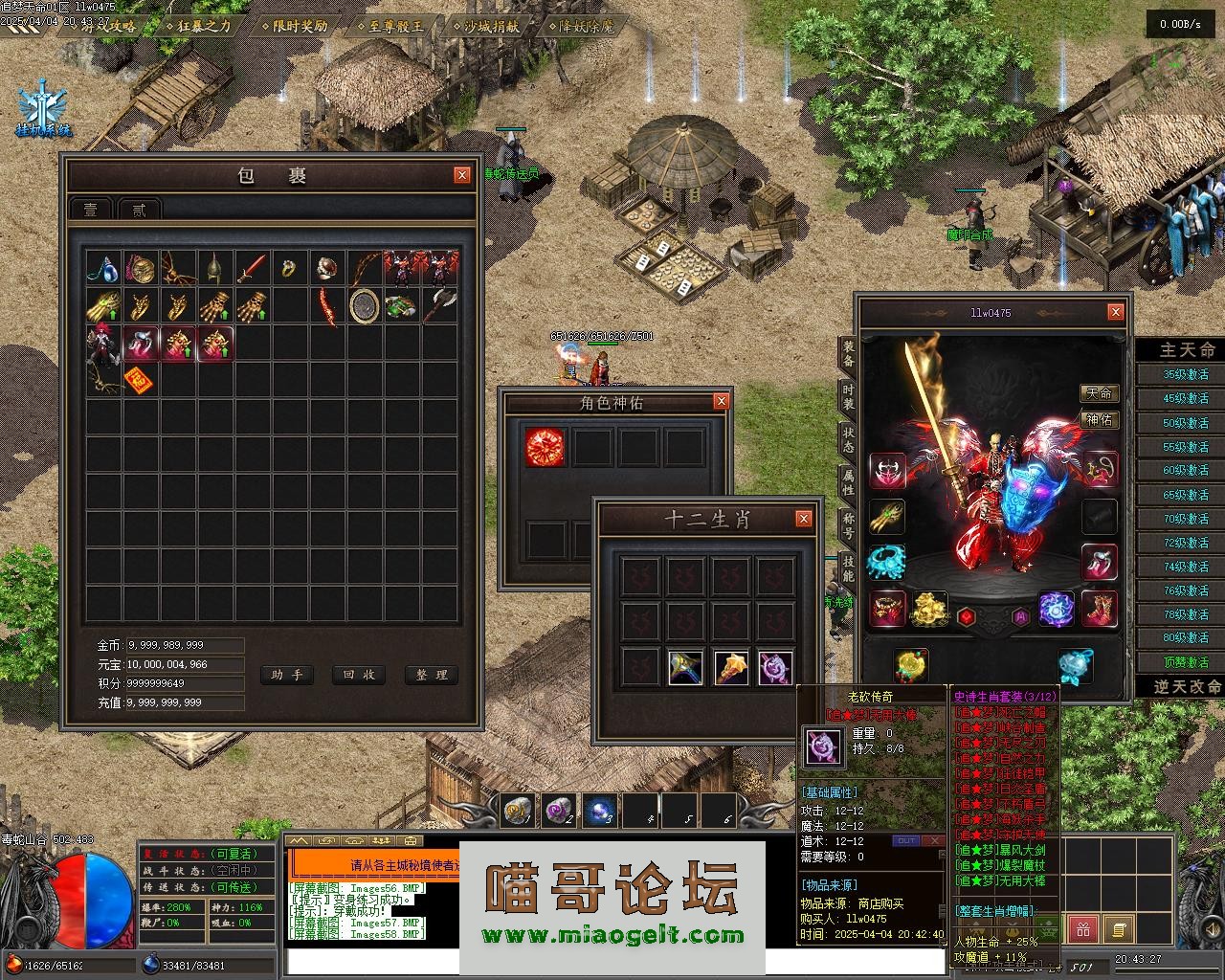The width and height of the screenshot is (1225, 980).
Task: Click the 整理 sort button
Action: click(x=431, y=675)
